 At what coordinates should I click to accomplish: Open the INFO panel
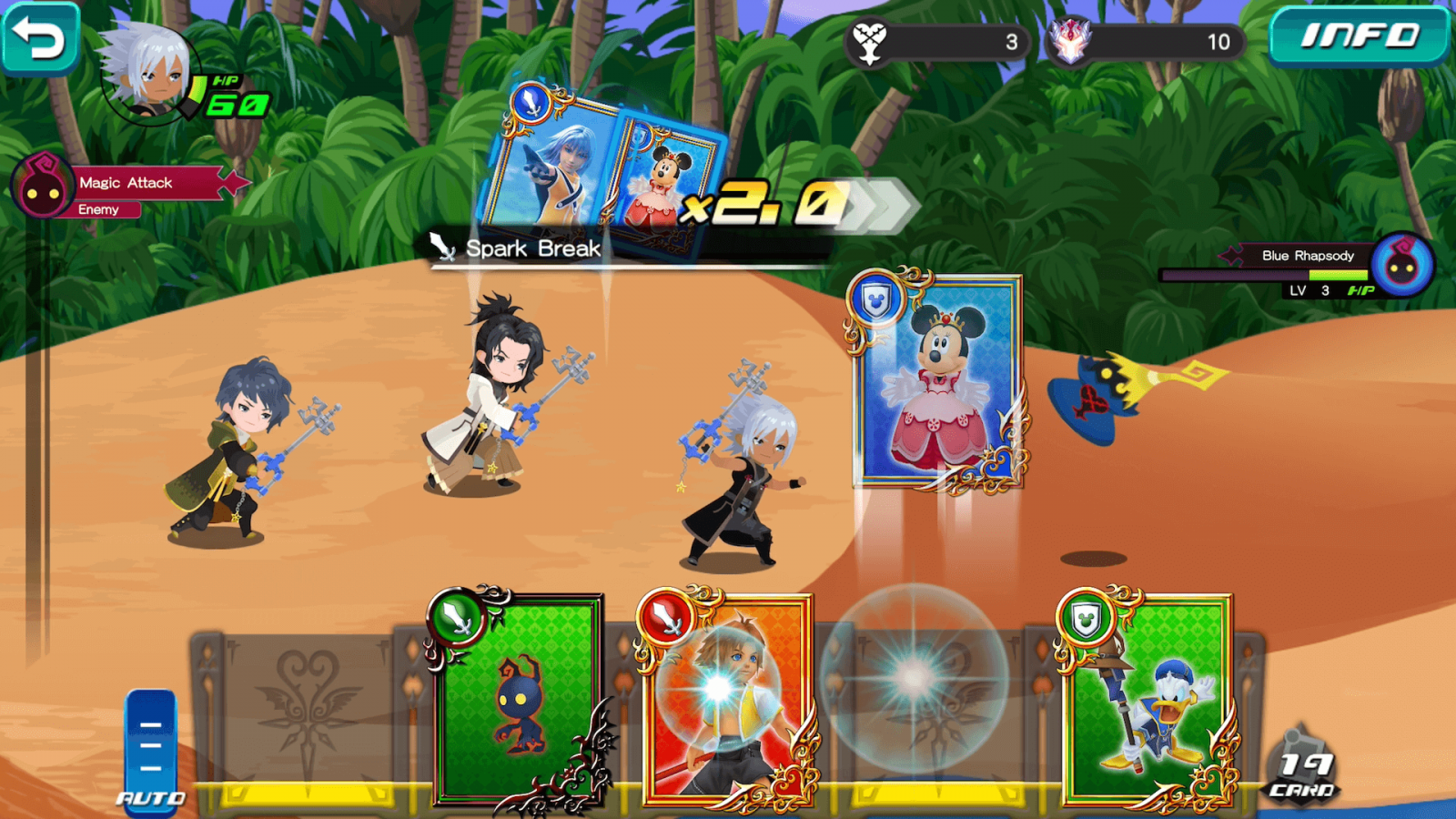coord(1359,36)
